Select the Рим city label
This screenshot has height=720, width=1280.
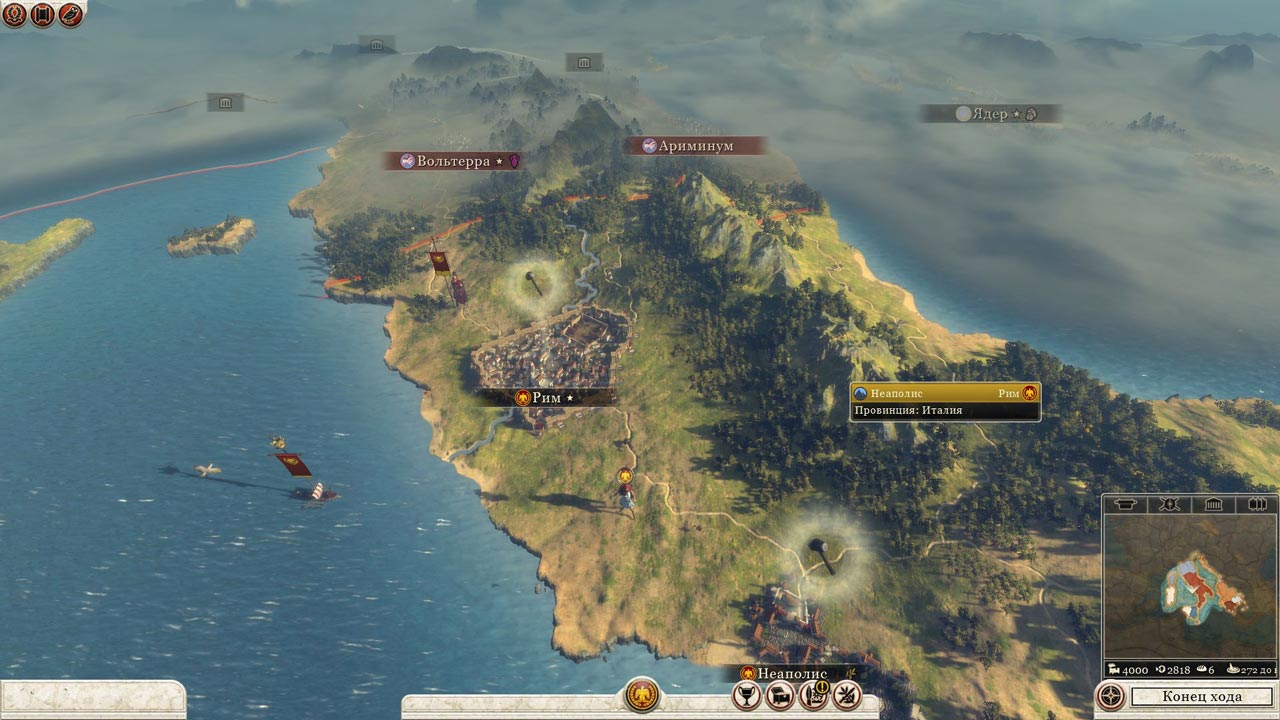click(x=546, y=397)
